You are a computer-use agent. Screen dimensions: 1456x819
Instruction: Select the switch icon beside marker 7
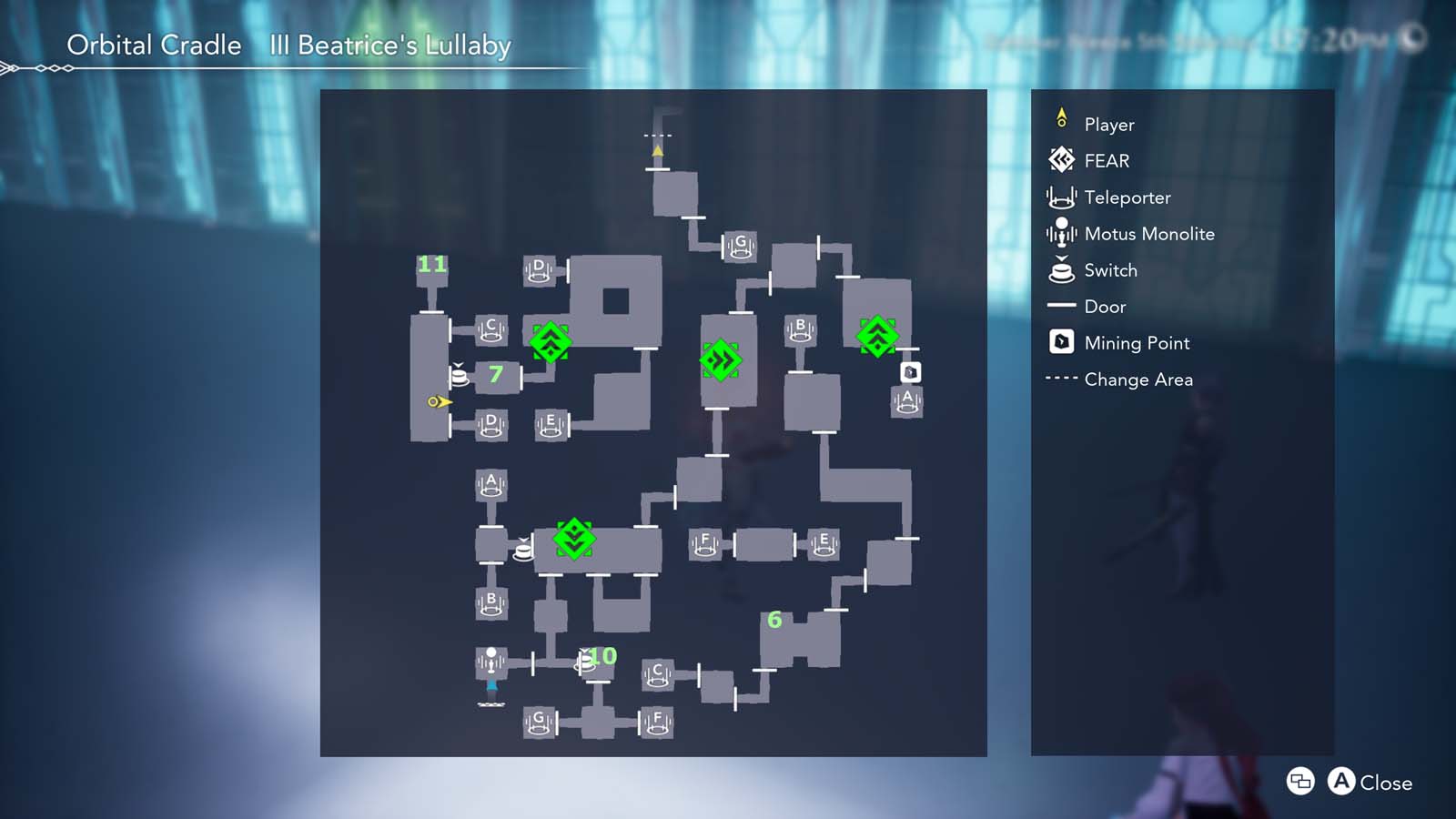click(x=461, y=375)
